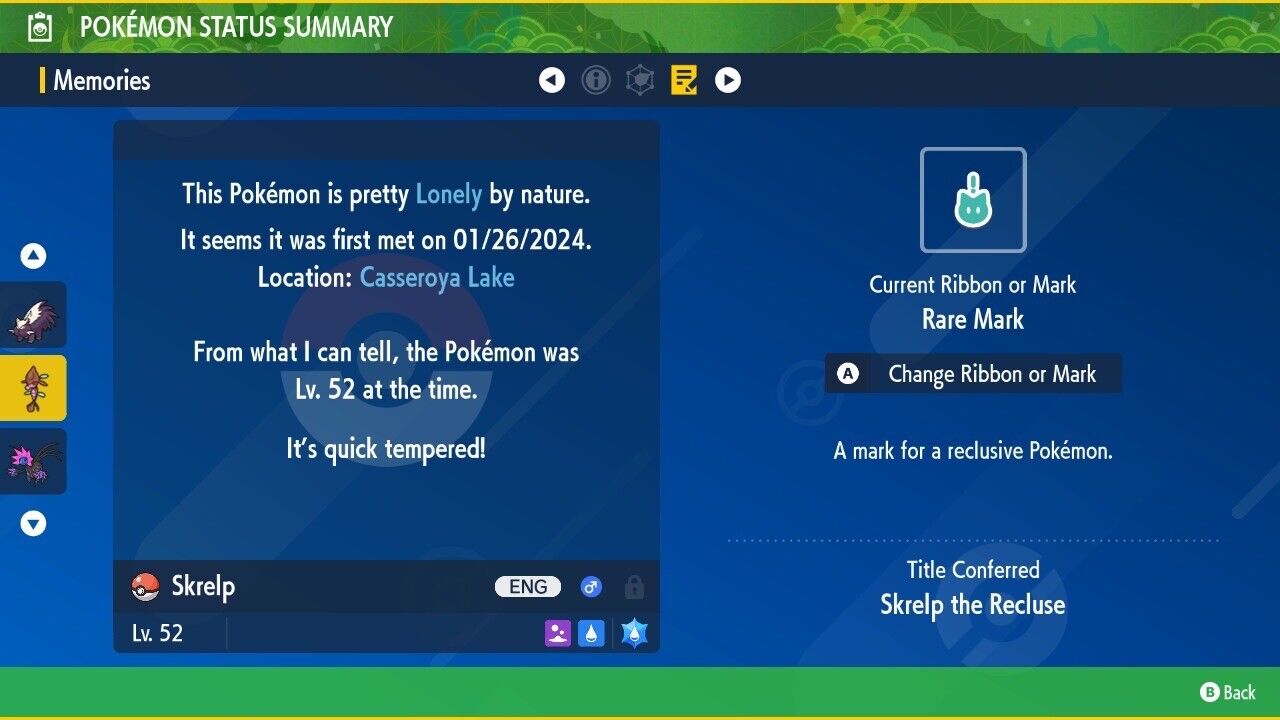The image size is (1280, 720).
Task: Select the Skrelp party slot
Action: tap(33, 388)
